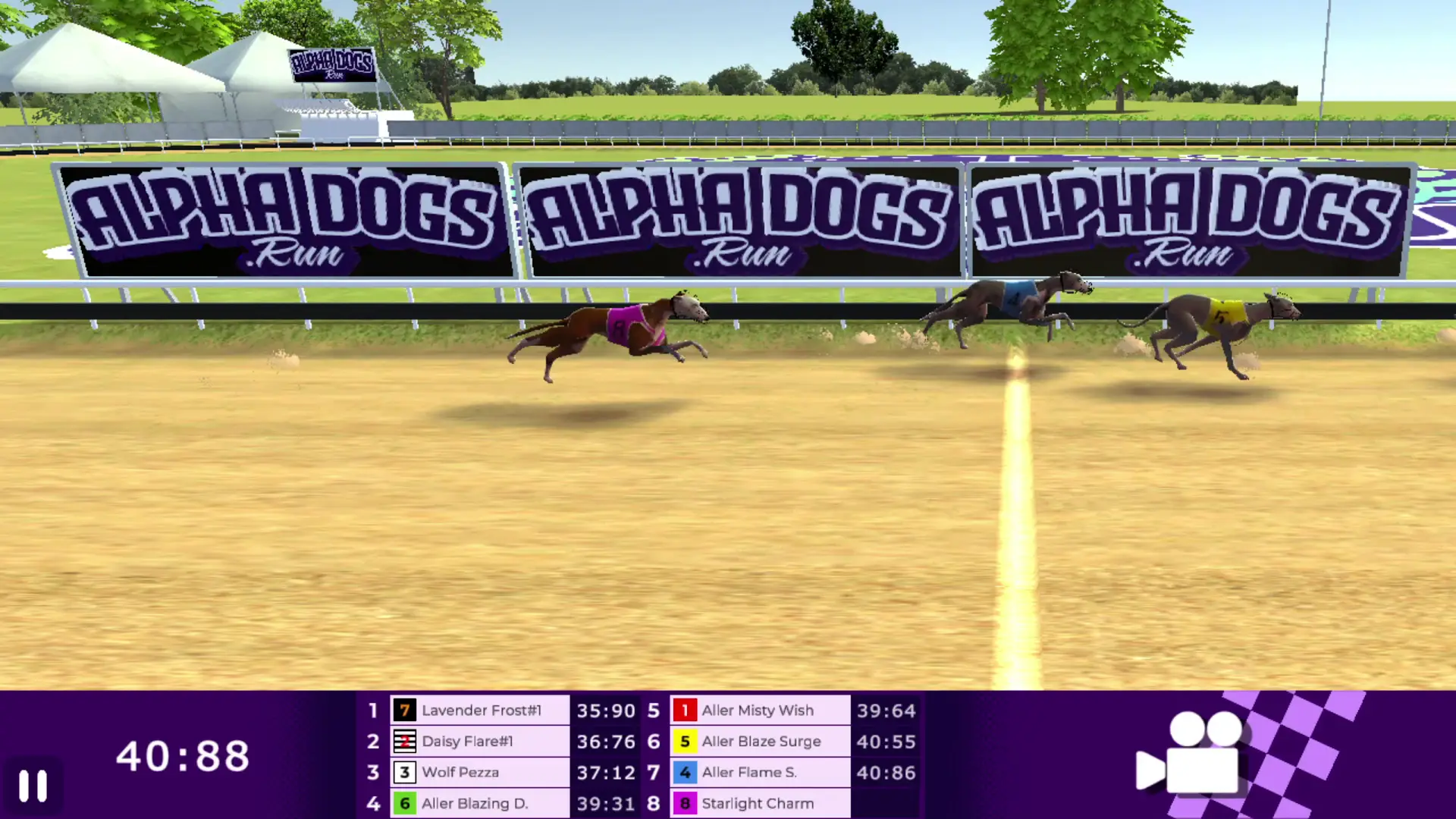Click the white number 3 badge for Wolf Pezza
1456x819 pixels.
(405, 772)
